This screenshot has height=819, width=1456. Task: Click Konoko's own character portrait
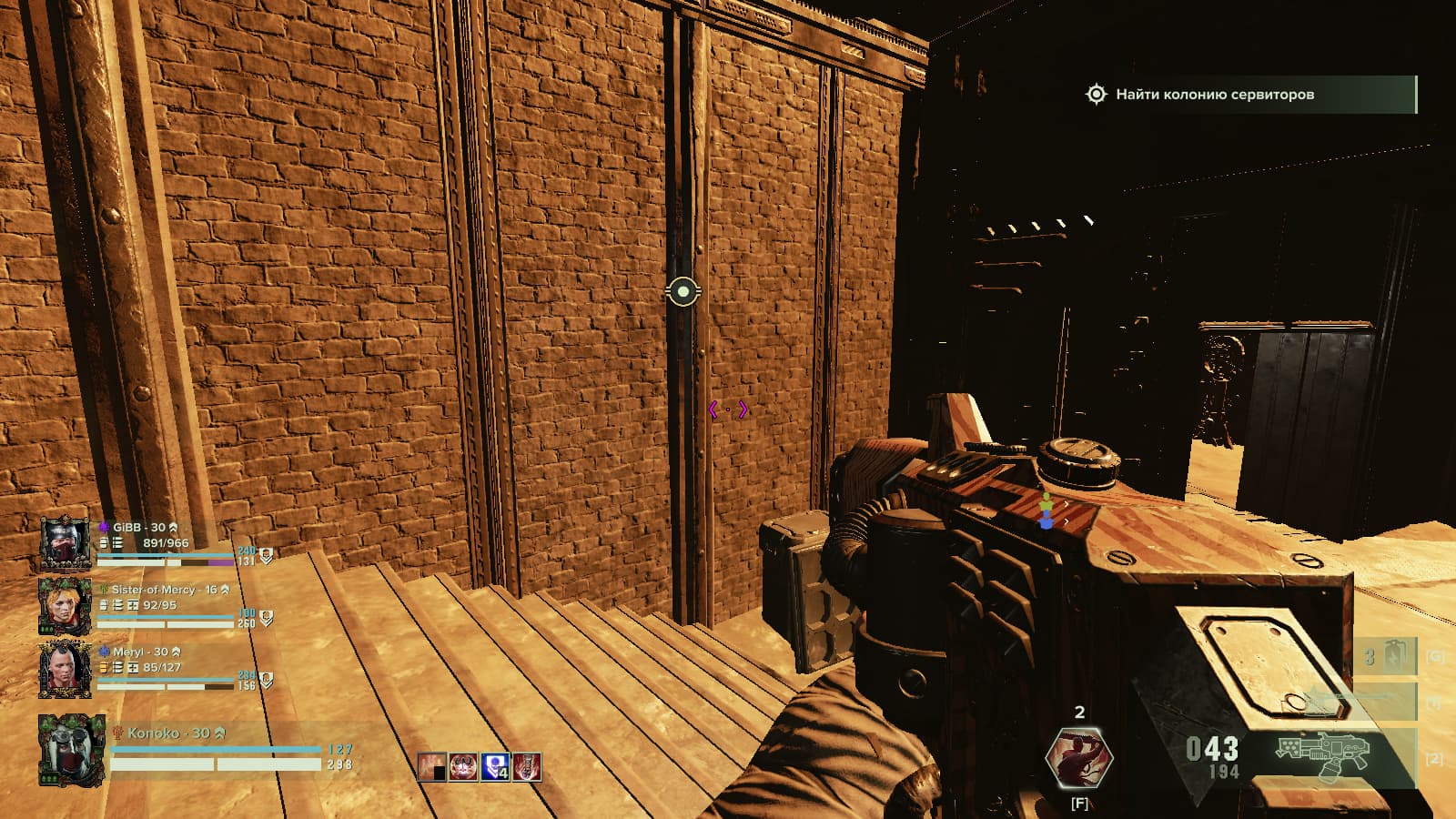tap(70, 750)
